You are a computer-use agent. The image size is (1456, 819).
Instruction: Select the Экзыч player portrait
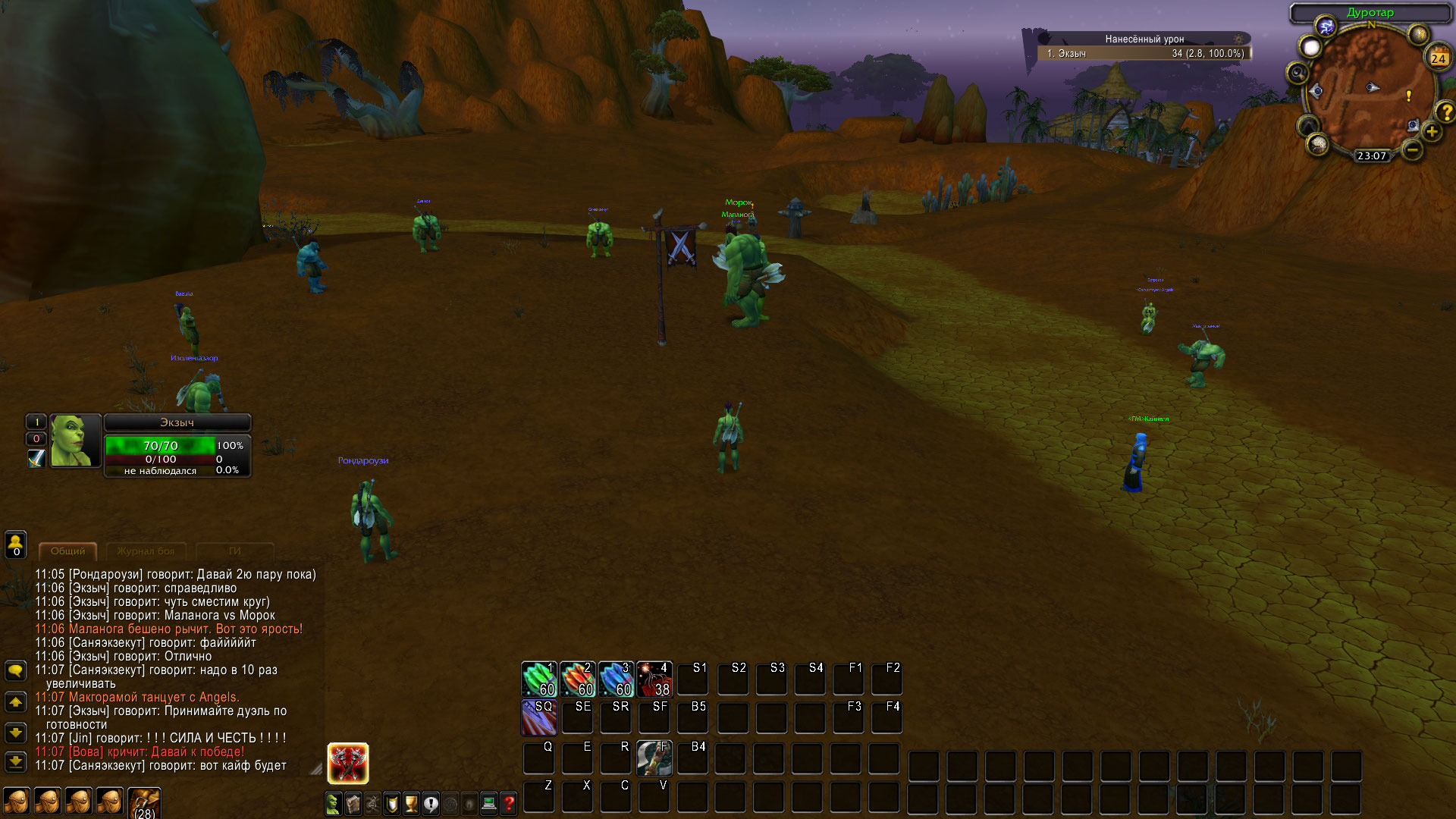click(x=75, y=441)
